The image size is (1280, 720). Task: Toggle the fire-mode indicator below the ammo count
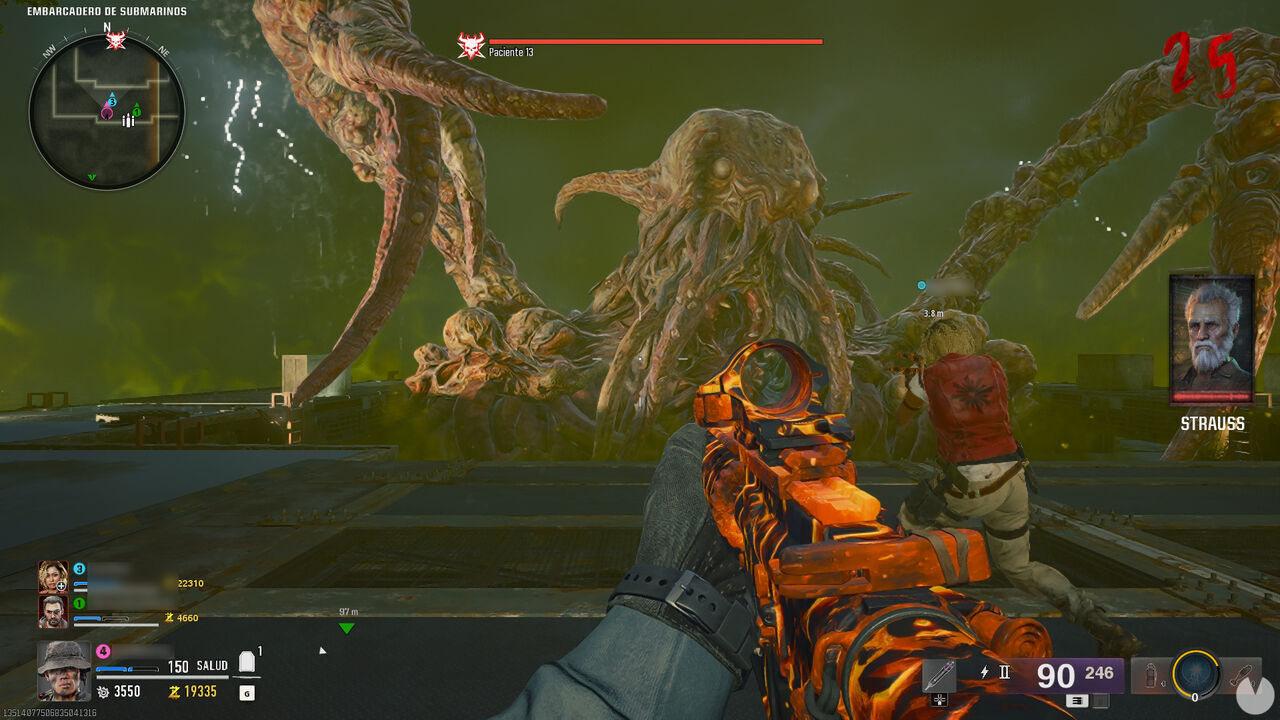click(x=1077, y=701)
